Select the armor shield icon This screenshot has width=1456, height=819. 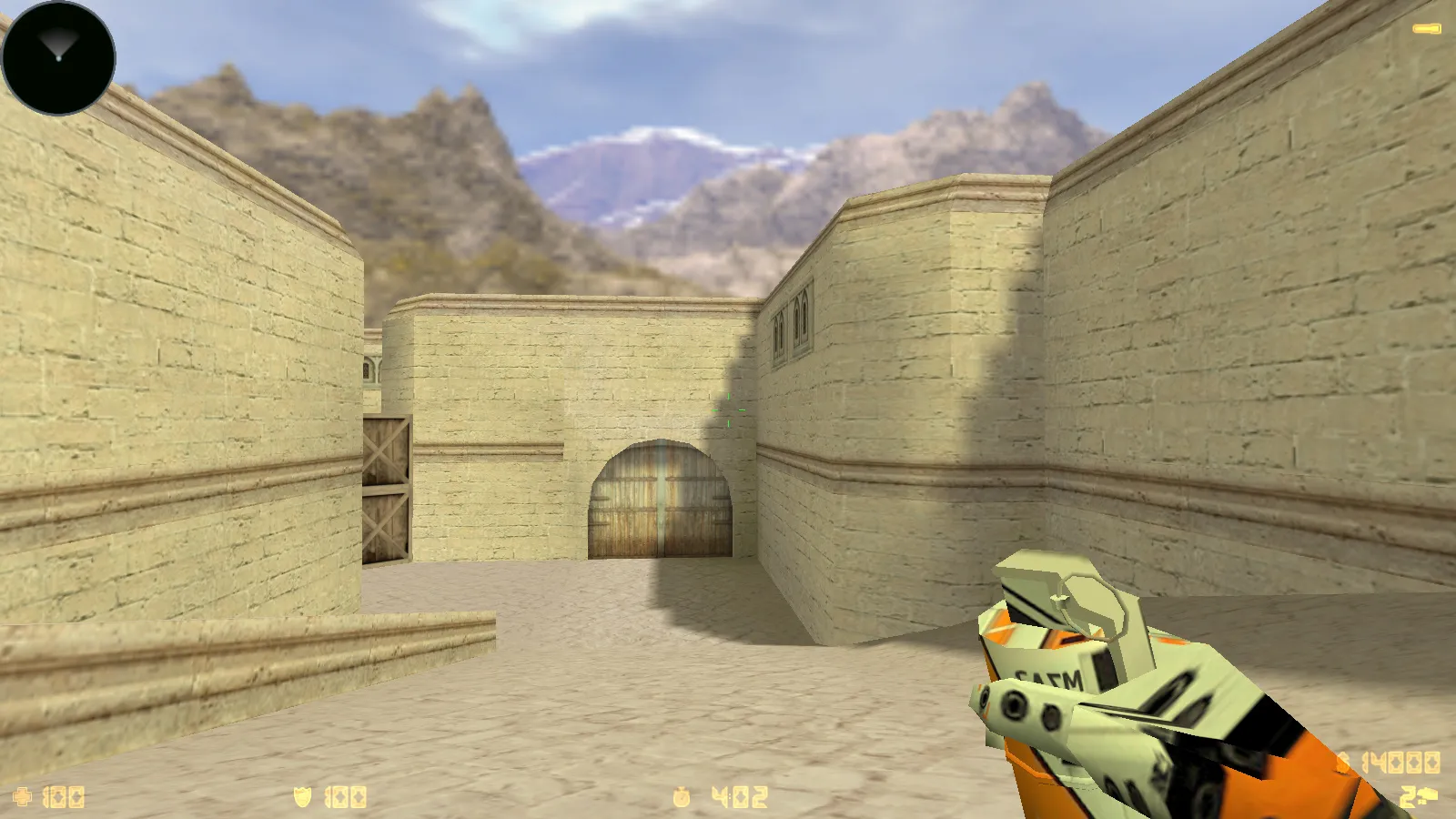point(302,796)
